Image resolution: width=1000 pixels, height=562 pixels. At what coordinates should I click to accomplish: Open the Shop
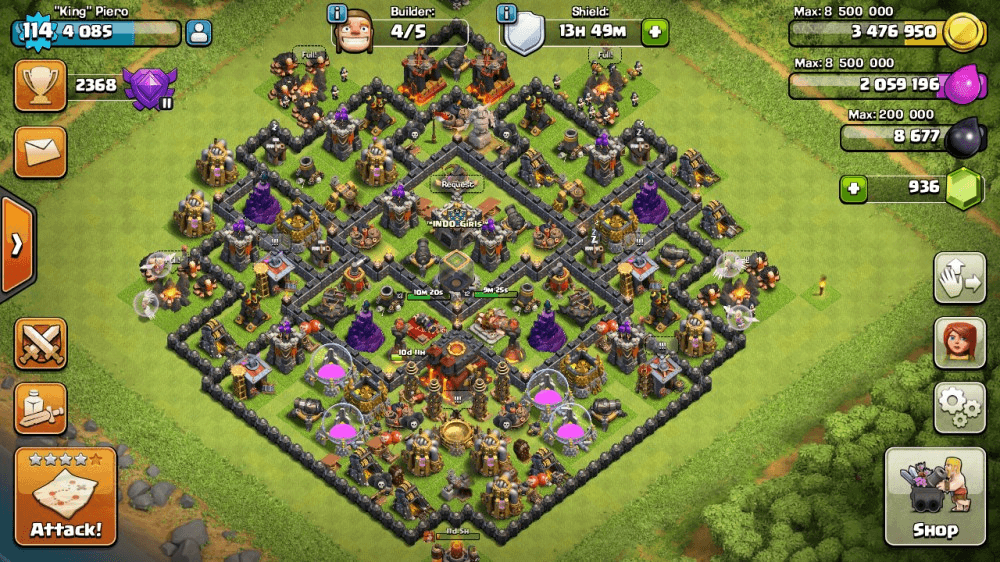[x=934, y=497]
